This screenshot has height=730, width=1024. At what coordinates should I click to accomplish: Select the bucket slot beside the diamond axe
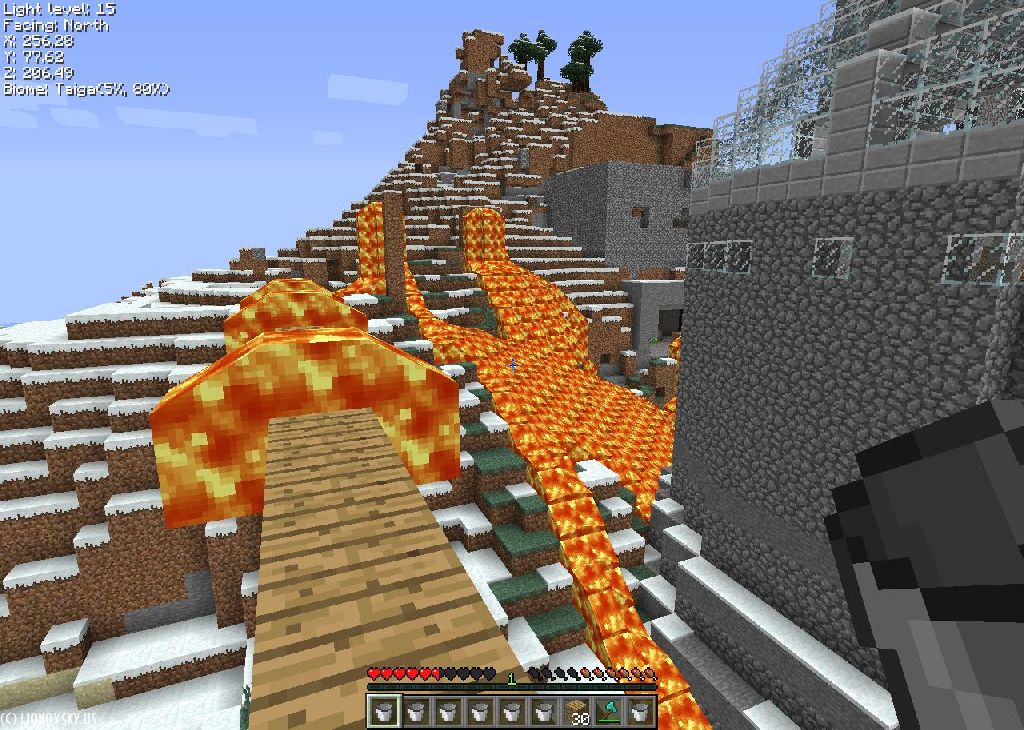(640, 711)
